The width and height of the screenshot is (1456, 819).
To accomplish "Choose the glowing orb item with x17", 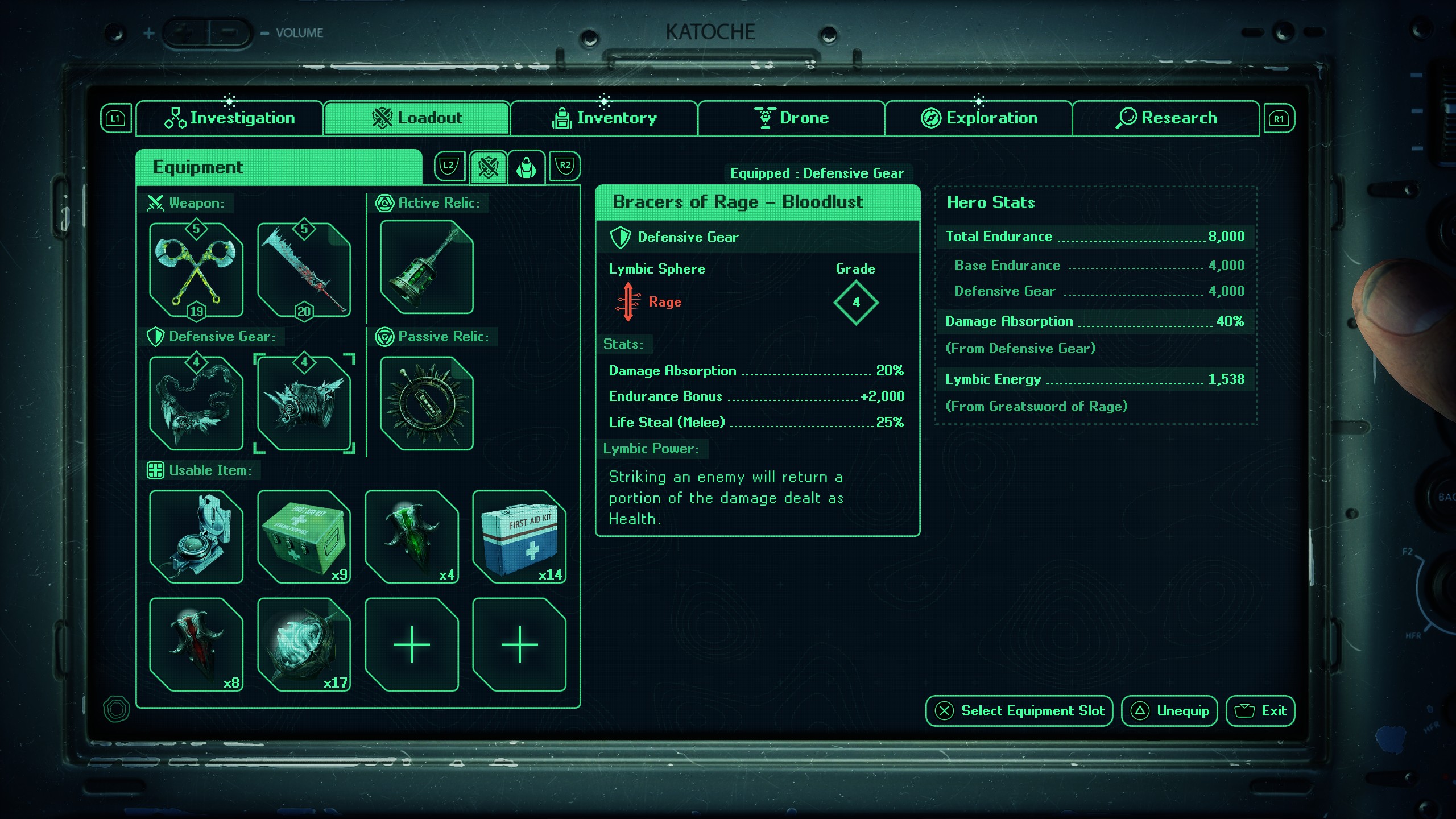I will [304, 645].
